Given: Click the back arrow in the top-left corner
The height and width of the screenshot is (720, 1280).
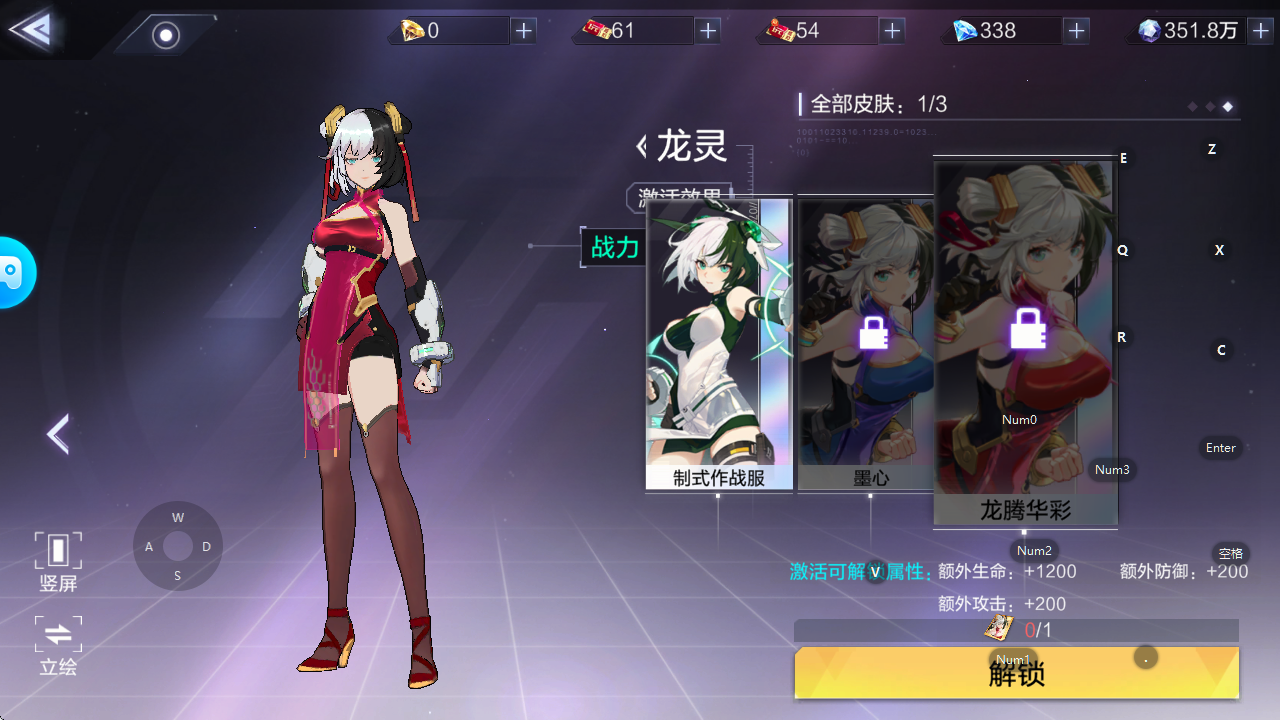Looking at the screenshot, I should click(30, 27).
